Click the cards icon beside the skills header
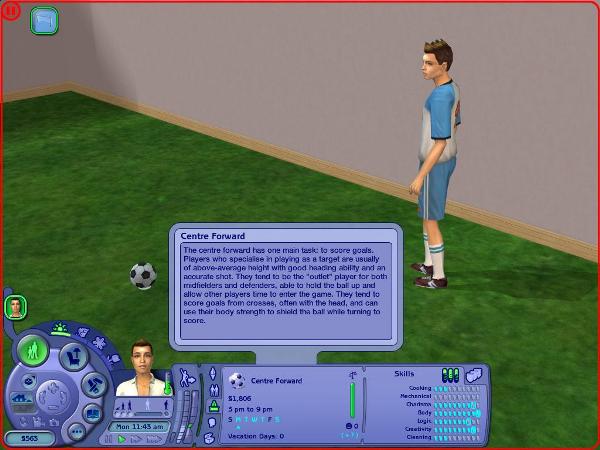The image size is (600, 450). tap(473, 373)
